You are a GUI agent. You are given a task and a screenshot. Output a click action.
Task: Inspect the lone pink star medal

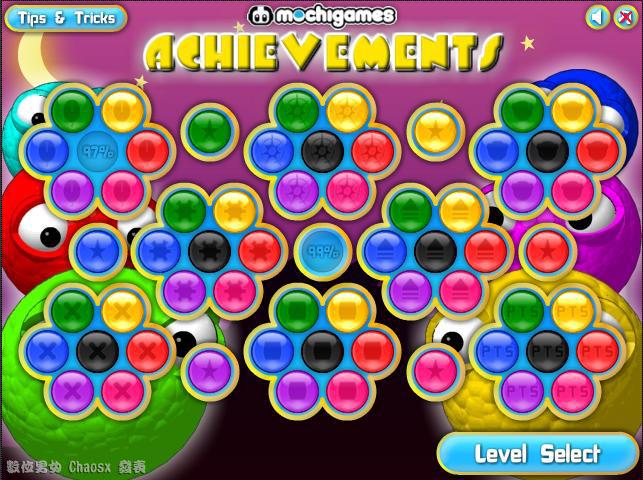[434, 367]
